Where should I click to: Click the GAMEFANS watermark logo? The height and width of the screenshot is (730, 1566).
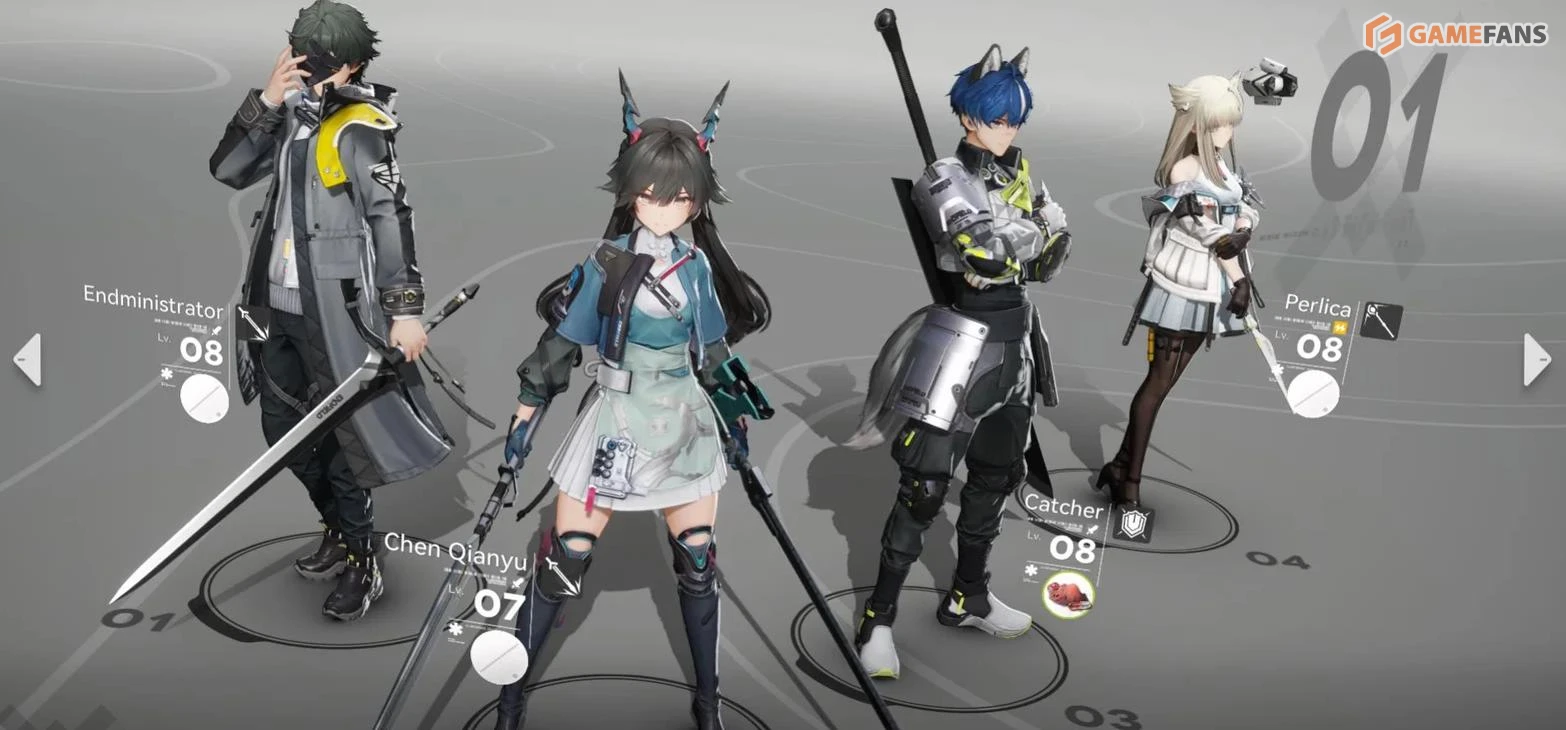pos(1456,35)
